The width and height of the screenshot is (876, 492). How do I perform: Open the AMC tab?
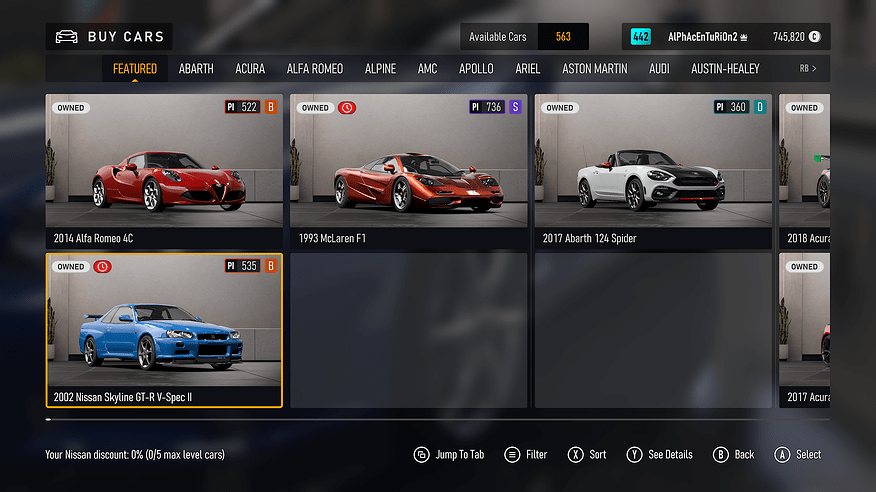(428, 69)
